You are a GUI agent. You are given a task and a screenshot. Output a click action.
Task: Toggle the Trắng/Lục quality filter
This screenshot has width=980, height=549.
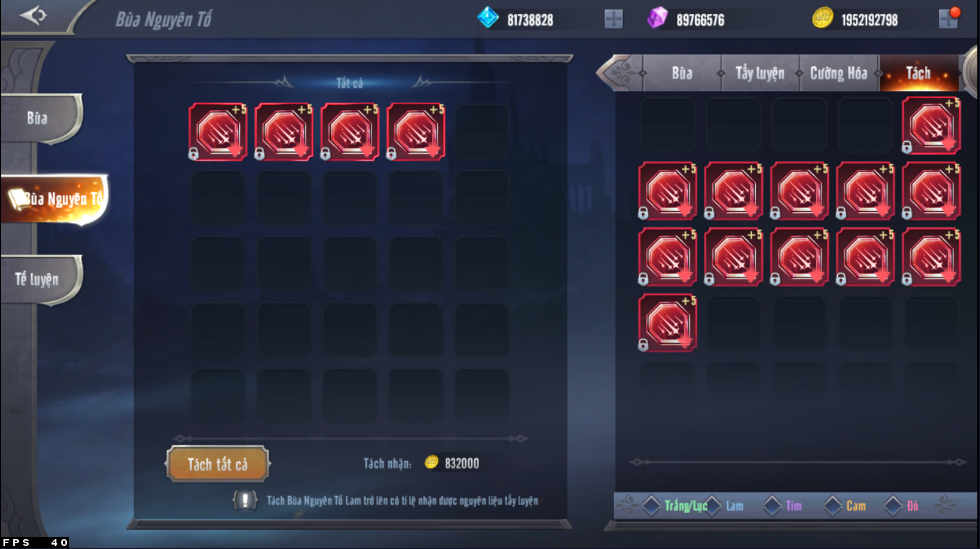tap(652, 506)
